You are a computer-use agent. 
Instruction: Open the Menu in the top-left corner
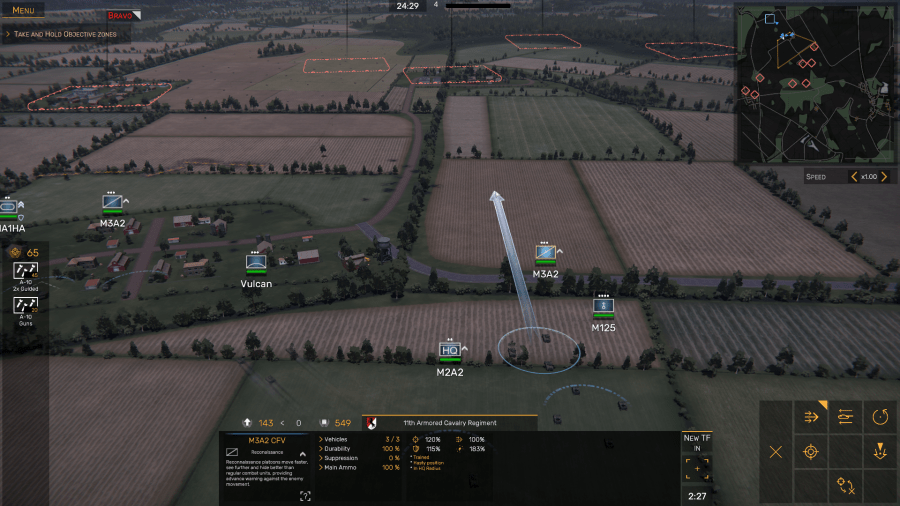[23, 10]
